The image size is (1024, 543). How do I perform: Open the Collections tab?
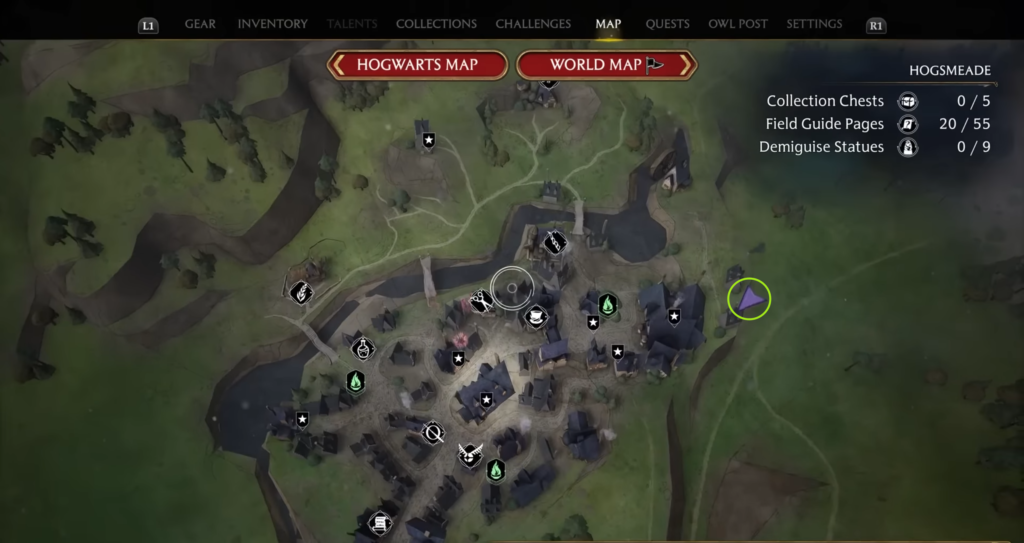(x=436, y=24)
